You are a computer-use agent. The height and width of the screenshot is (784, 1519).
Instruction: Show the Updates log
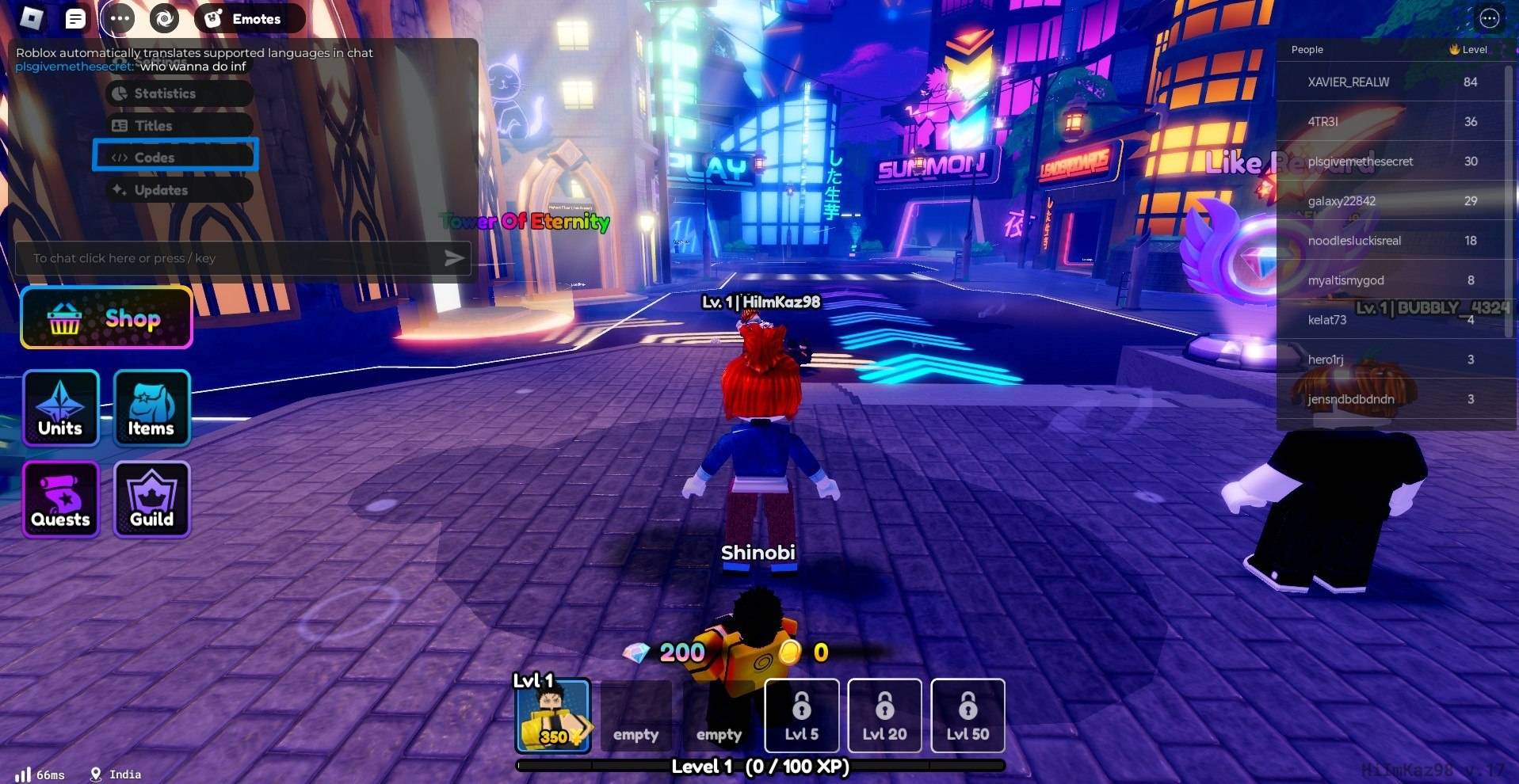coord(179,190)
